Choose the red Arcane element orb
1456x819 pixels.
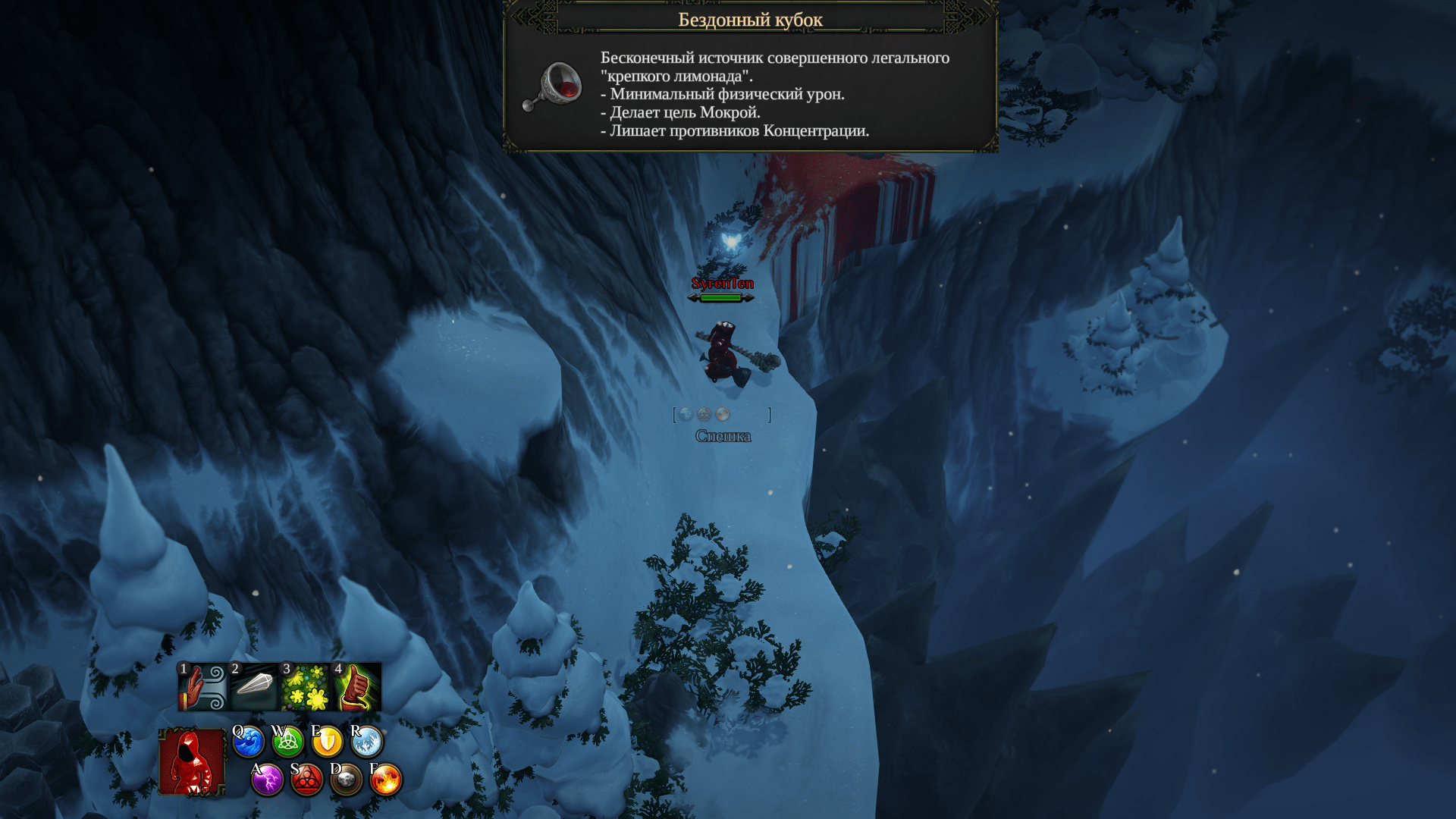pyautogui.click(x=307, y=780)
